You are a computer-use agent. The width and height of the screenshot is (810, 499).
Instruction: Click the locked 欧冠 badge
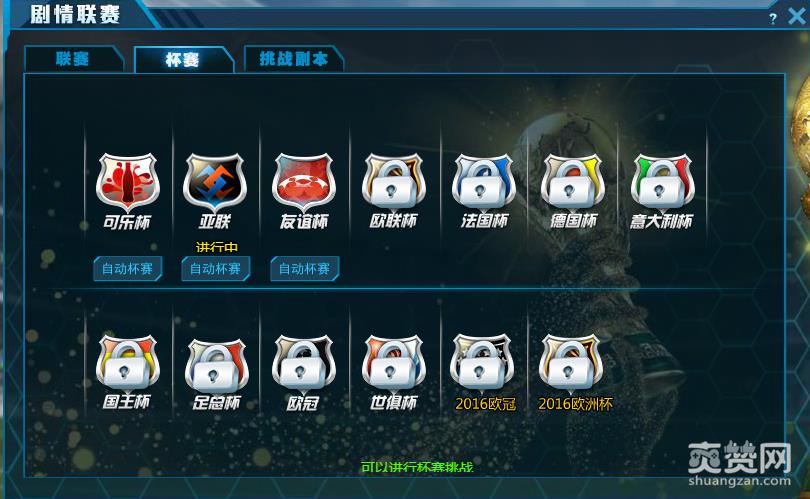click(304, 362)
